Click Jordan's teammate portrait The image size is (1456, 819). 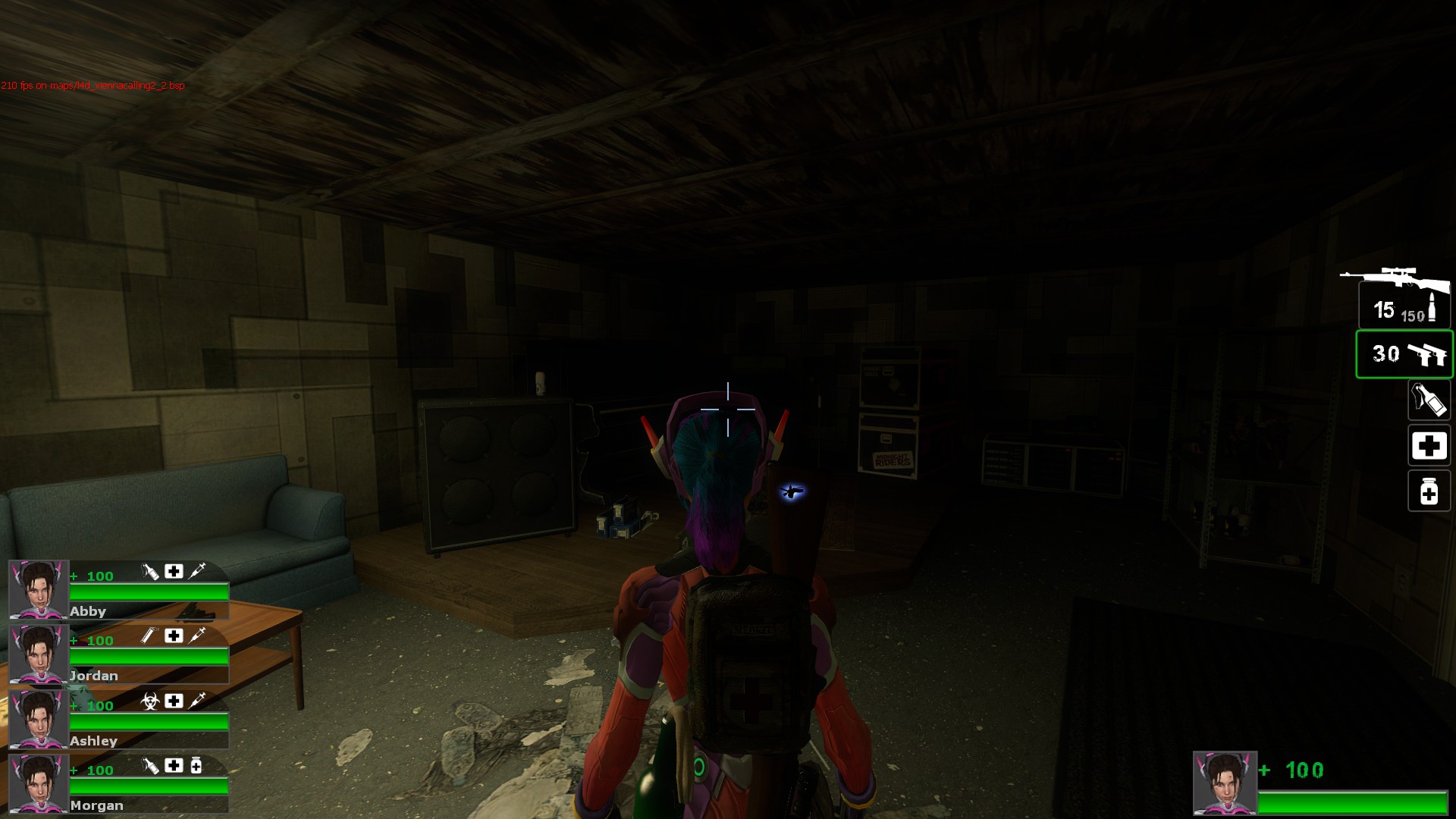point(38,654)
